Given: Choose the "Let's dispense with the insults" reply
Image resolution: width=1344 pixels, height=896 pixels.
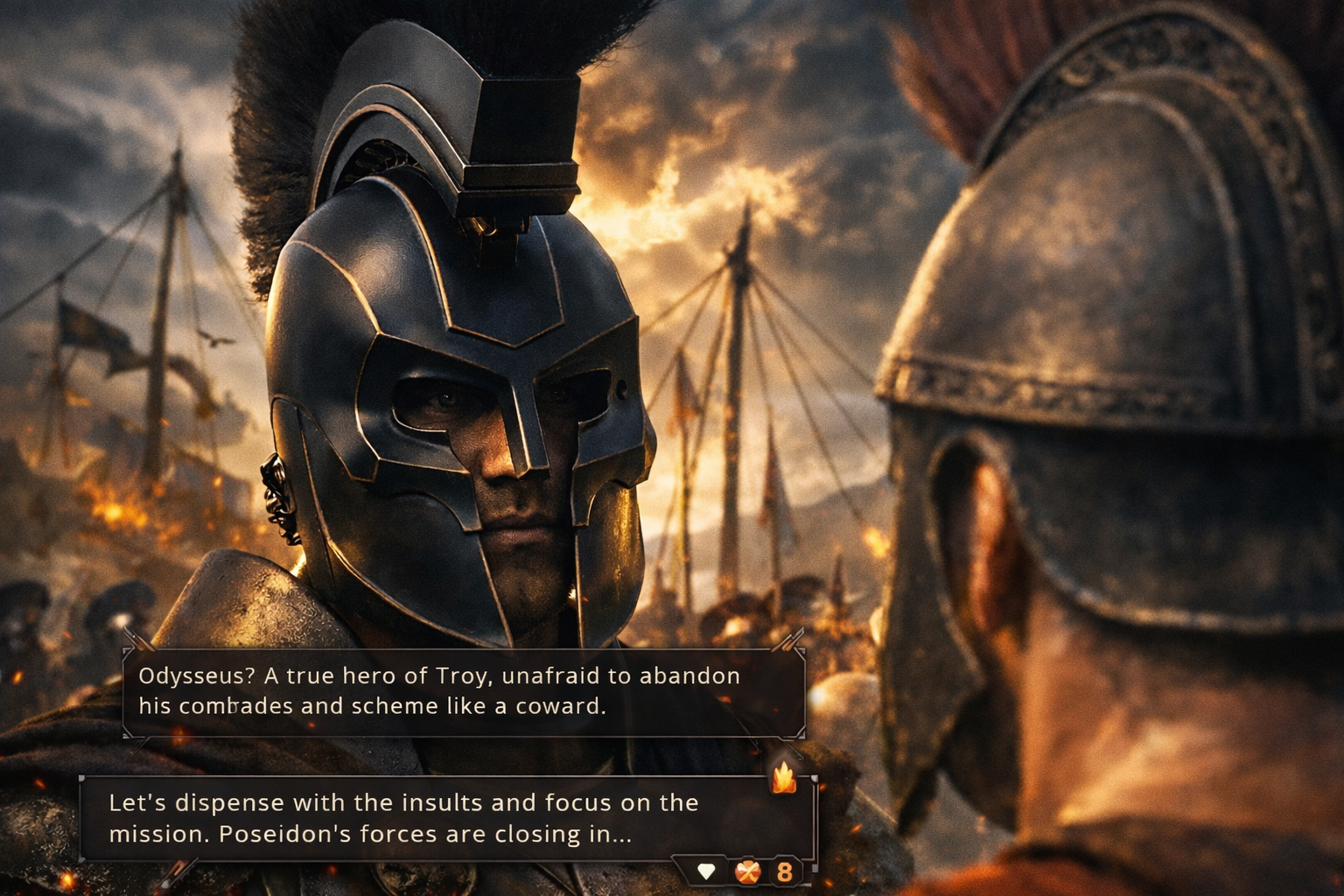Looking at the screenshot, I should pos(402,818).
